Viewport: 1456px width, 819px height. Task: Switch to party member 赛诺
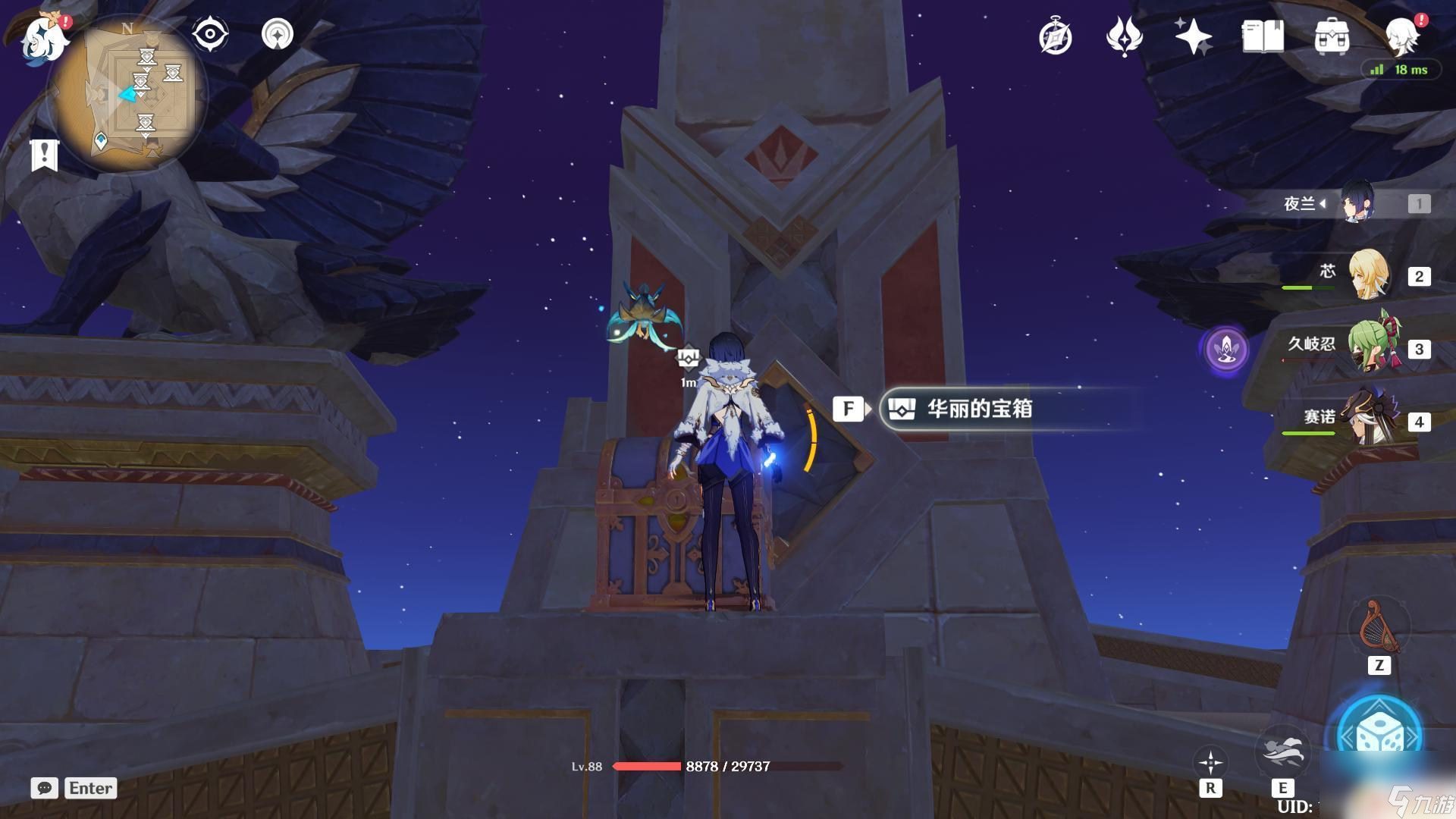click(1371, 420)
